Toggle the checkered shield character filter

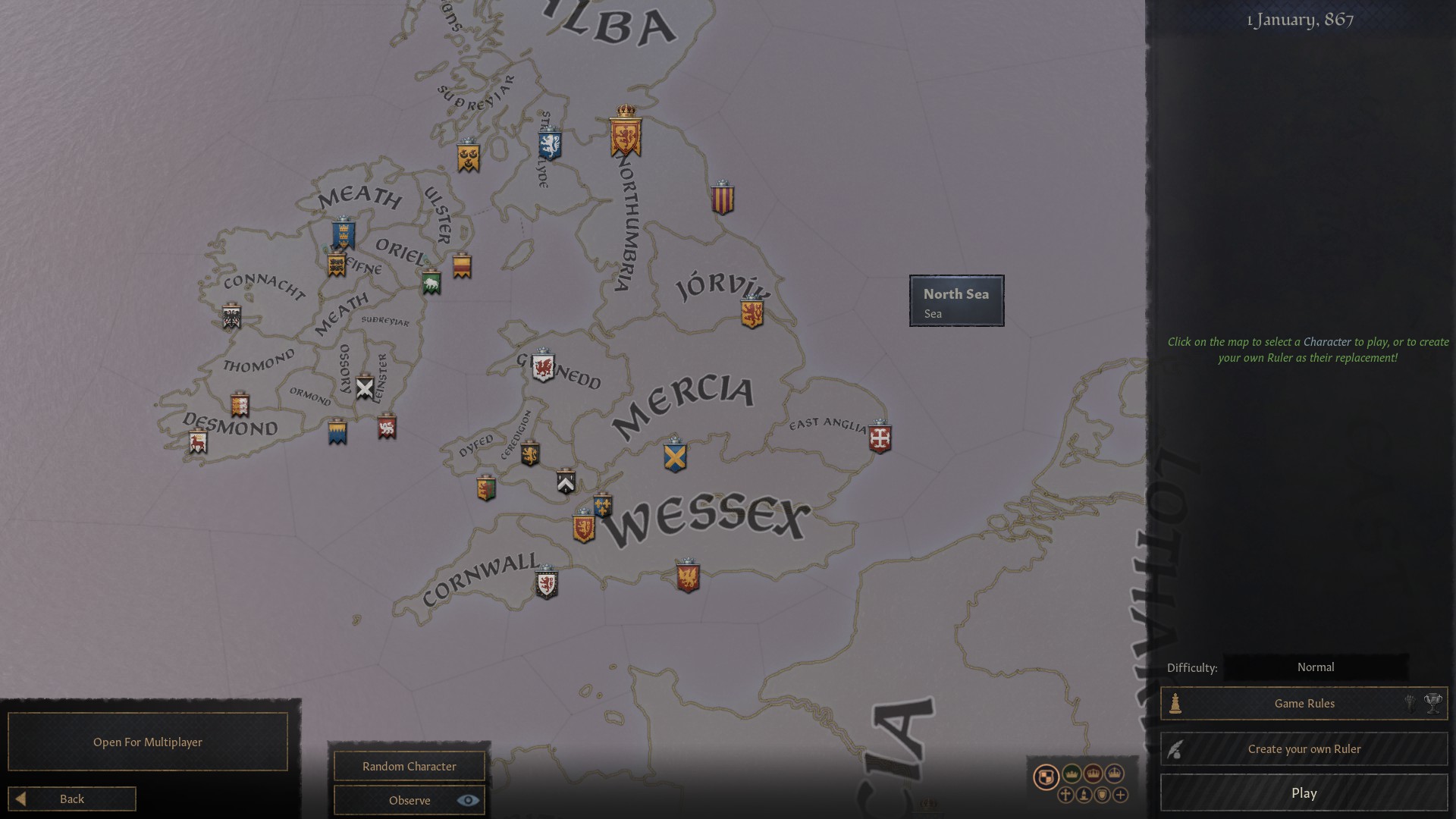click(1046, 777)
